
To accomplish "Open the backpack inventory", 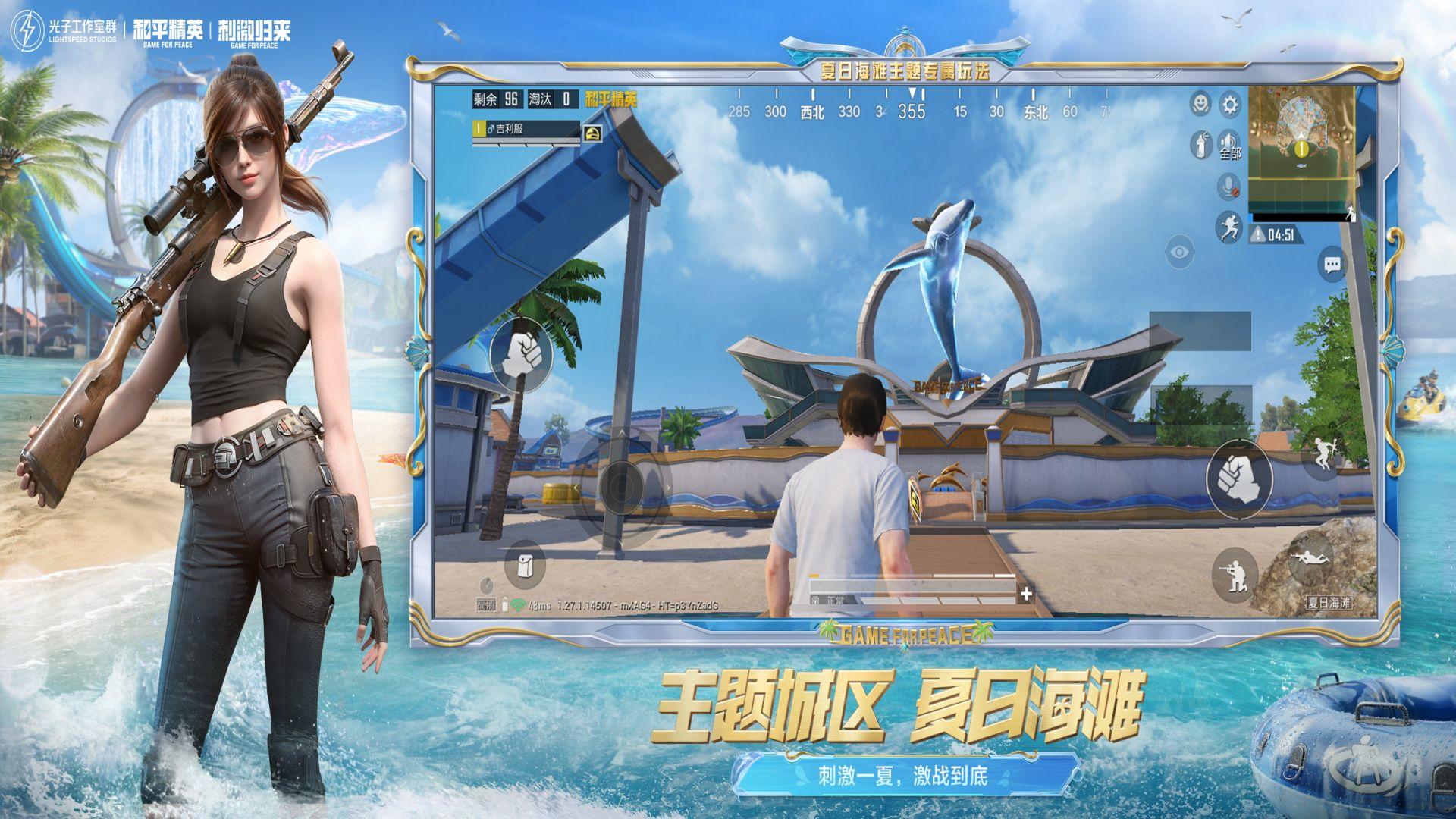I will click(525, 564).
